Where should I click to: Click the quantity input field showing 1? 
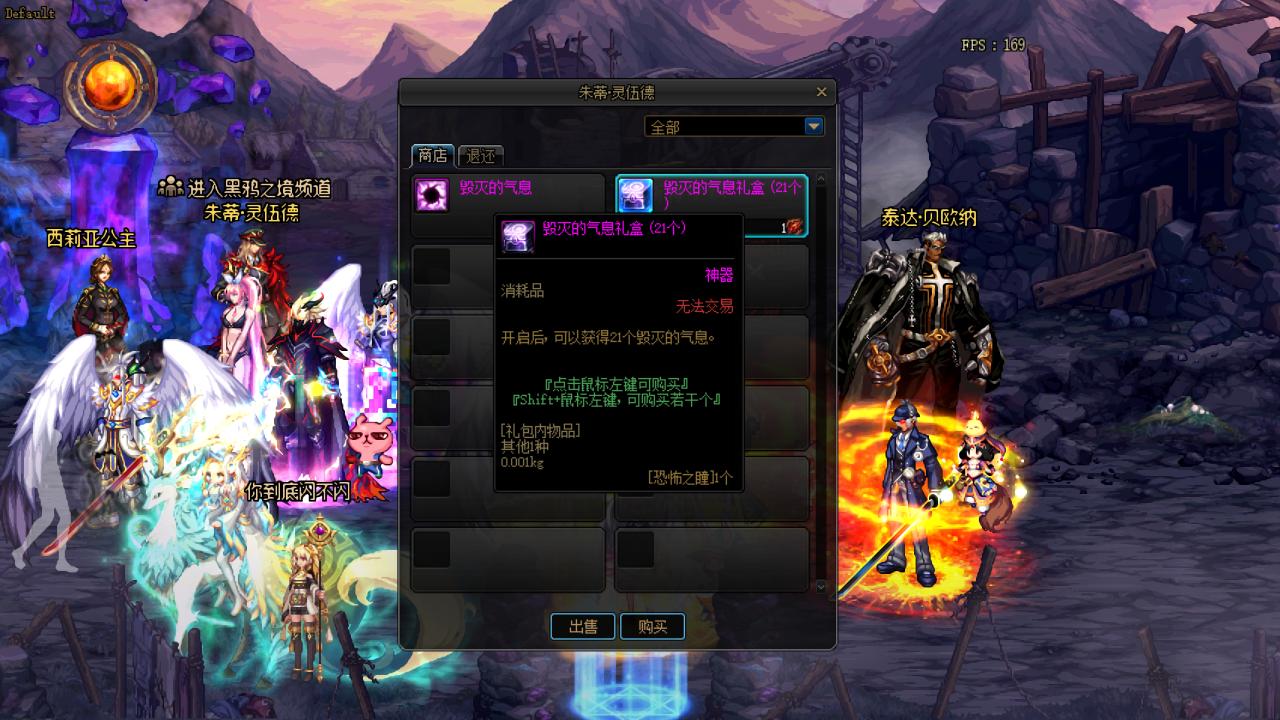(784, 226)
